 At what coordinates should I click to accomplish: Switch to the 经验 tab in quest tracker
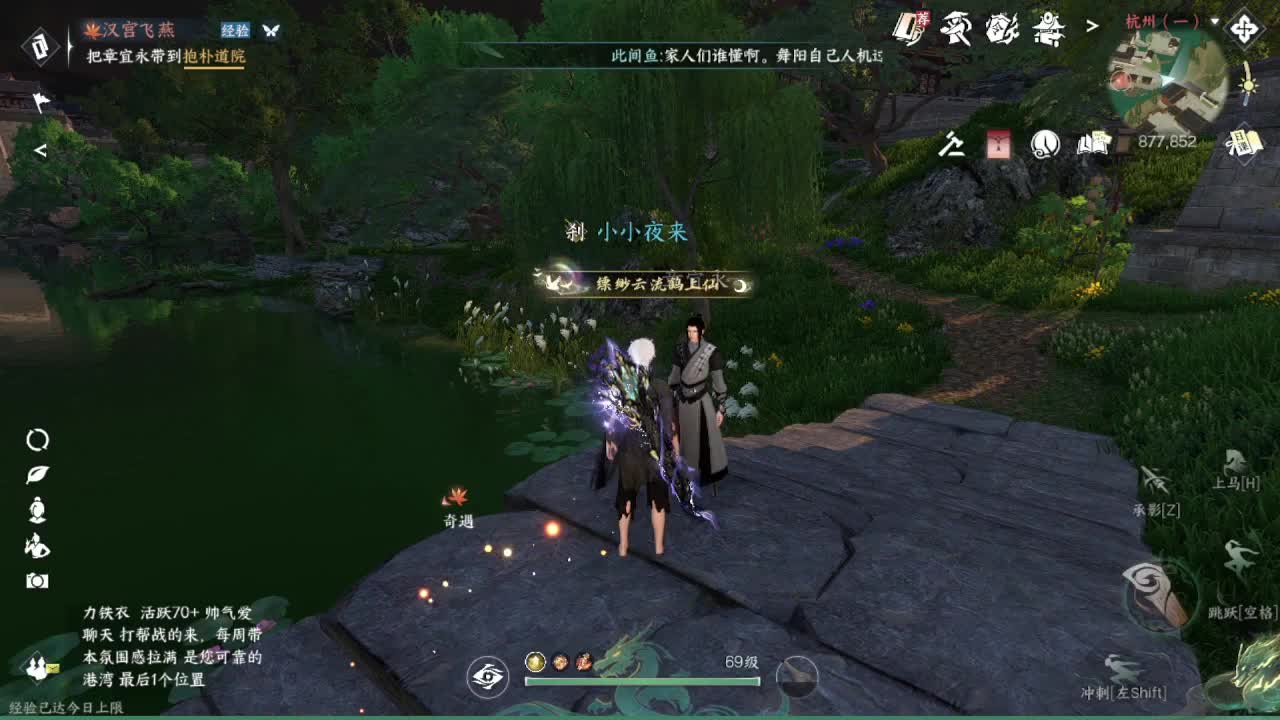click(234, 30)
